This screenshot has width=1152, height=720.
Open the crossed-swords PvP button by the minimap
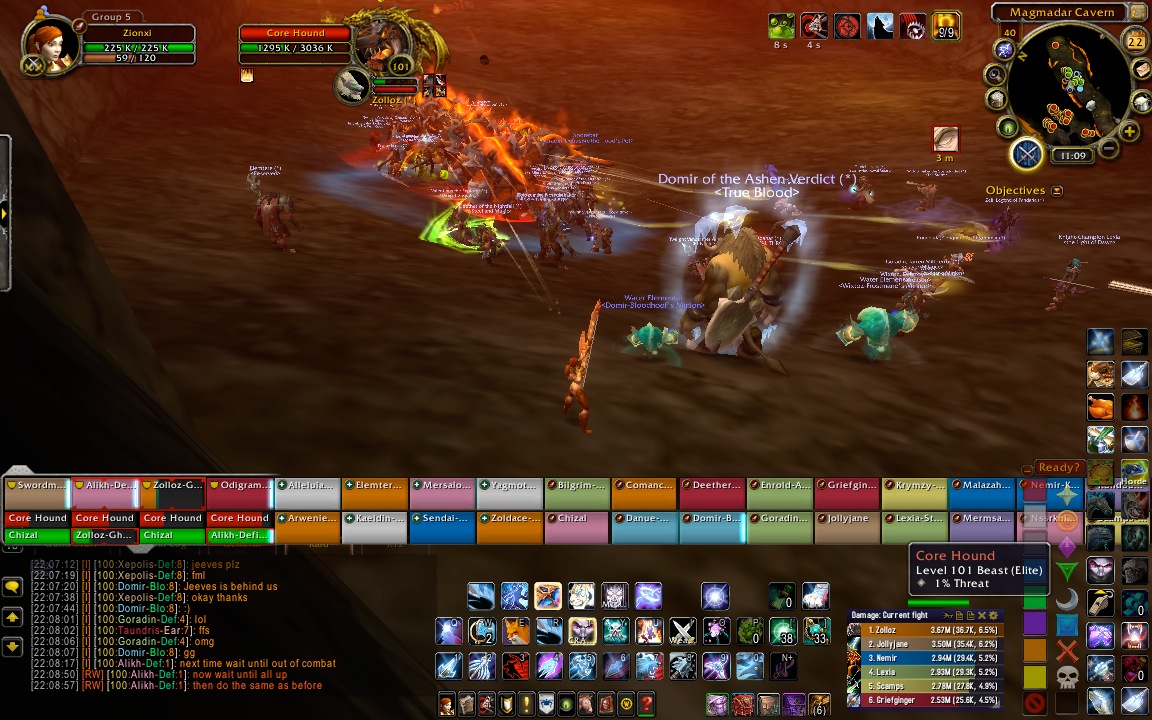[1027, 154]
